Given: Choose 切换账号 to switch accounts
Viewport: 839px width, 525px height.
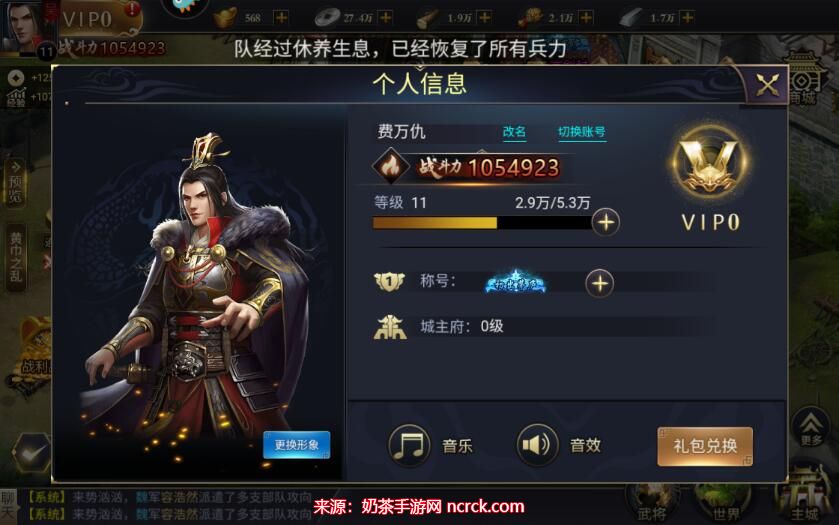Looking at the screenshot, I should tap(581, 132).
